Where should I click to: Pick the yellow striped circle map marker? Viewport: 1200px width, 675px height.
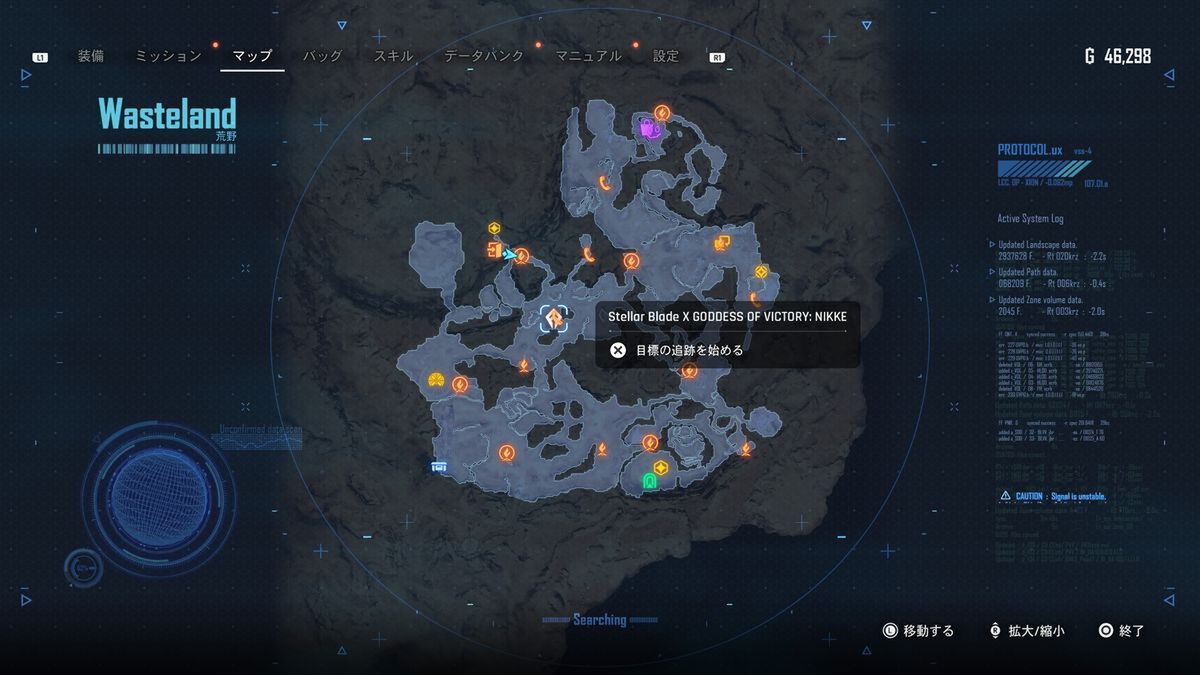click(435, 379)
